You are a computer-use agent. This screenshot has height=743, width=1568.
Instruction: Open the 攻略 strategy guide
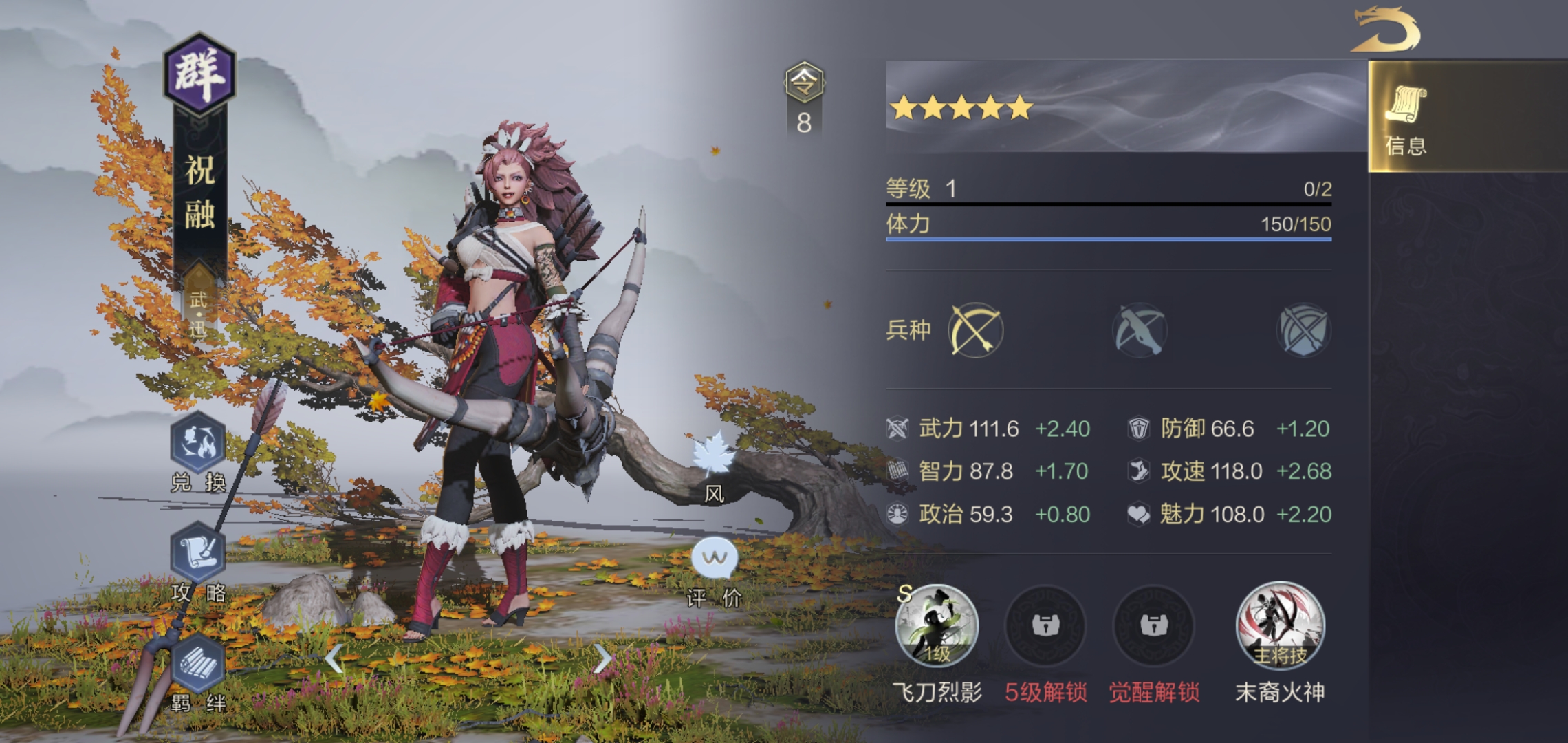click(198, 554)
